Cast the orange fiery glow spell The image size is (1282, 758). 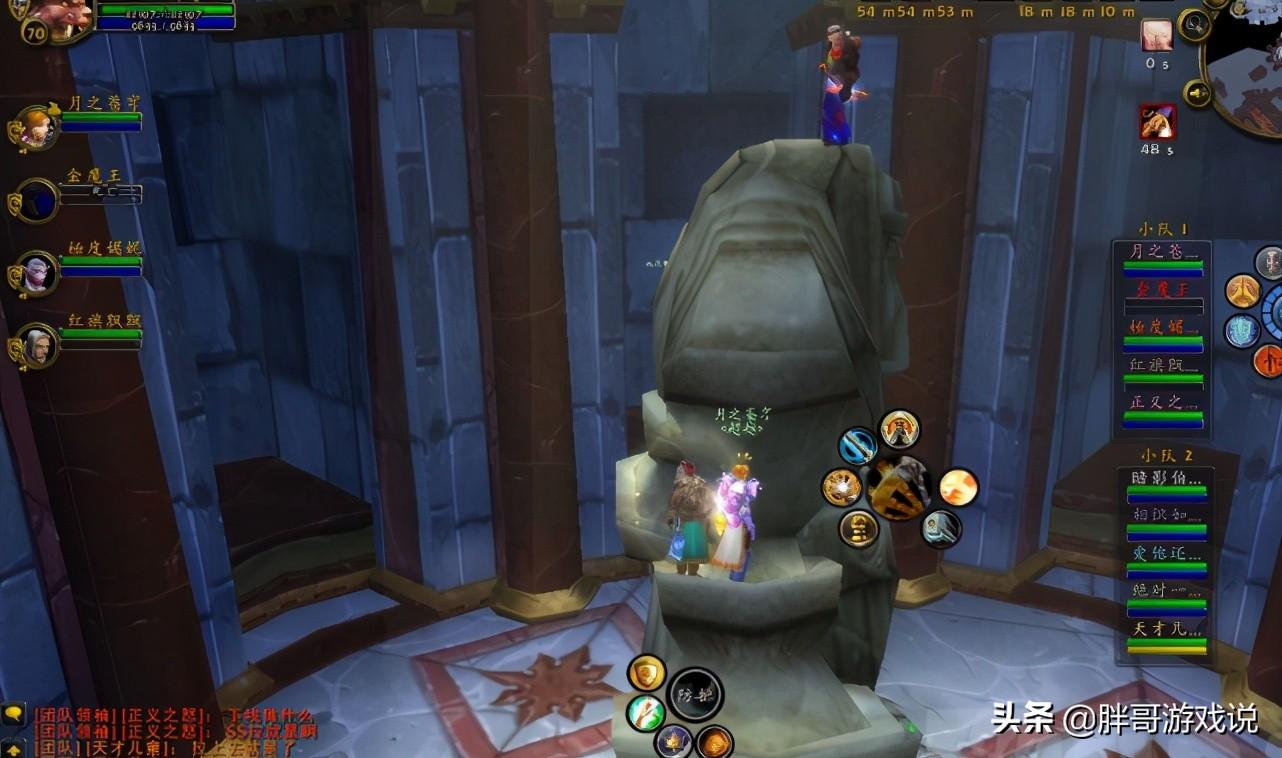(x=958, y=487)
